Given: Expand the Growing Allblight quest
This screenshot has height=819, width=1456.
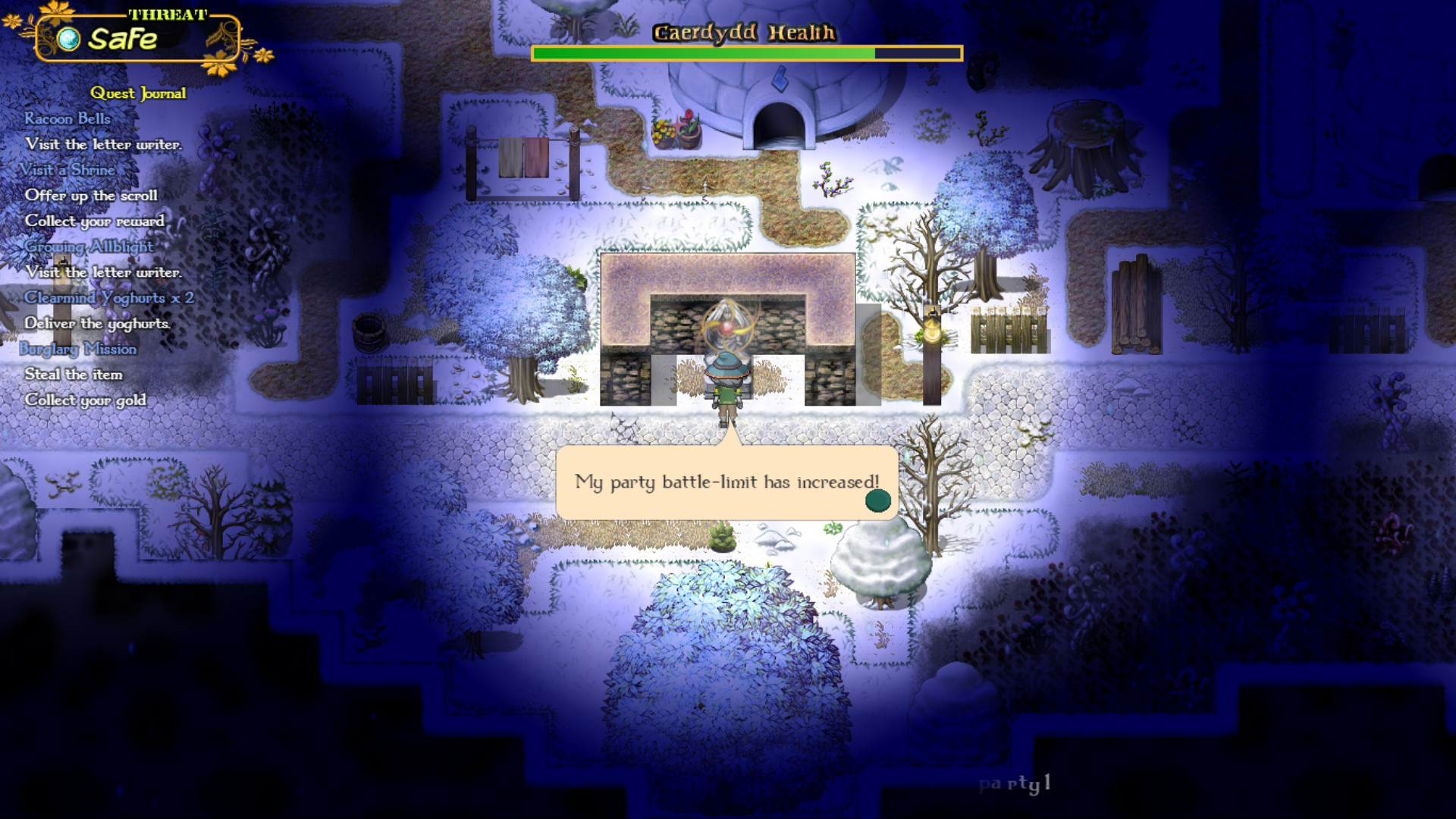Looking at the screenshot, I should click(x=89, y=247).
